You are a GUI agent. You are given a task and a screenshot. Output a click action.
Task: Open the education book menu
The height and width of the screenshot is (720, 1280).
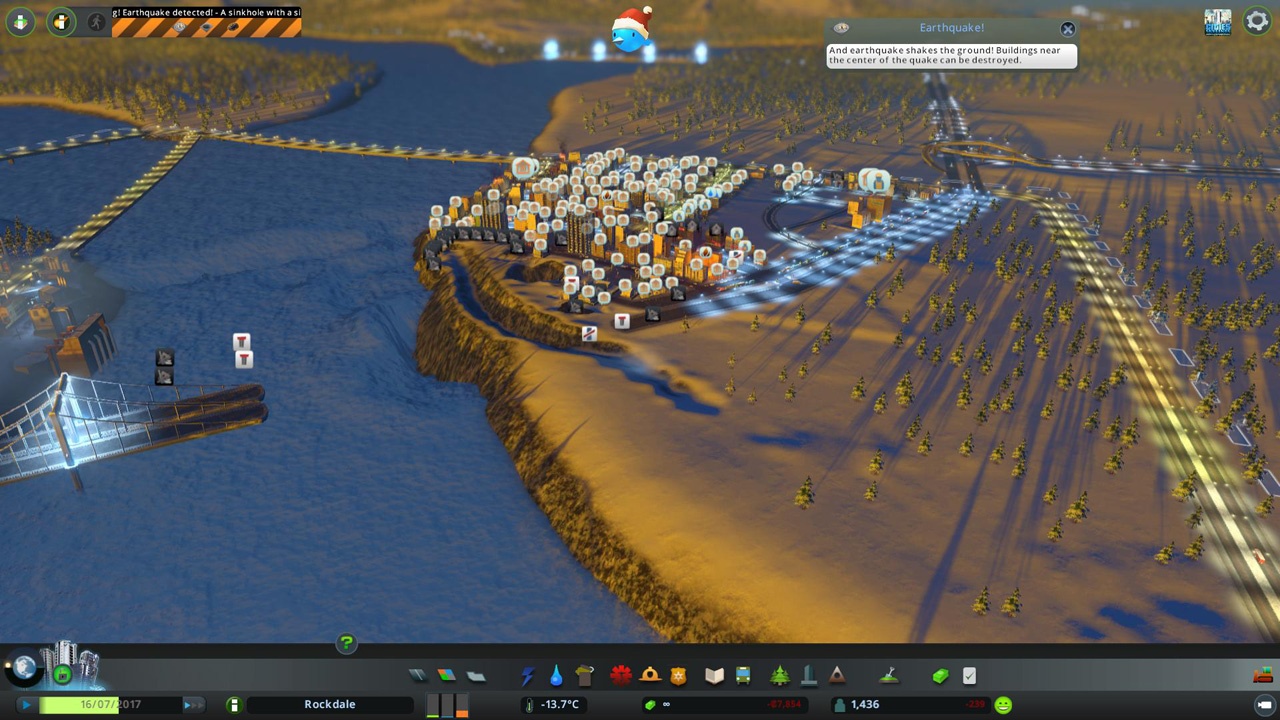pyautogui.click(x=714, y=676)
